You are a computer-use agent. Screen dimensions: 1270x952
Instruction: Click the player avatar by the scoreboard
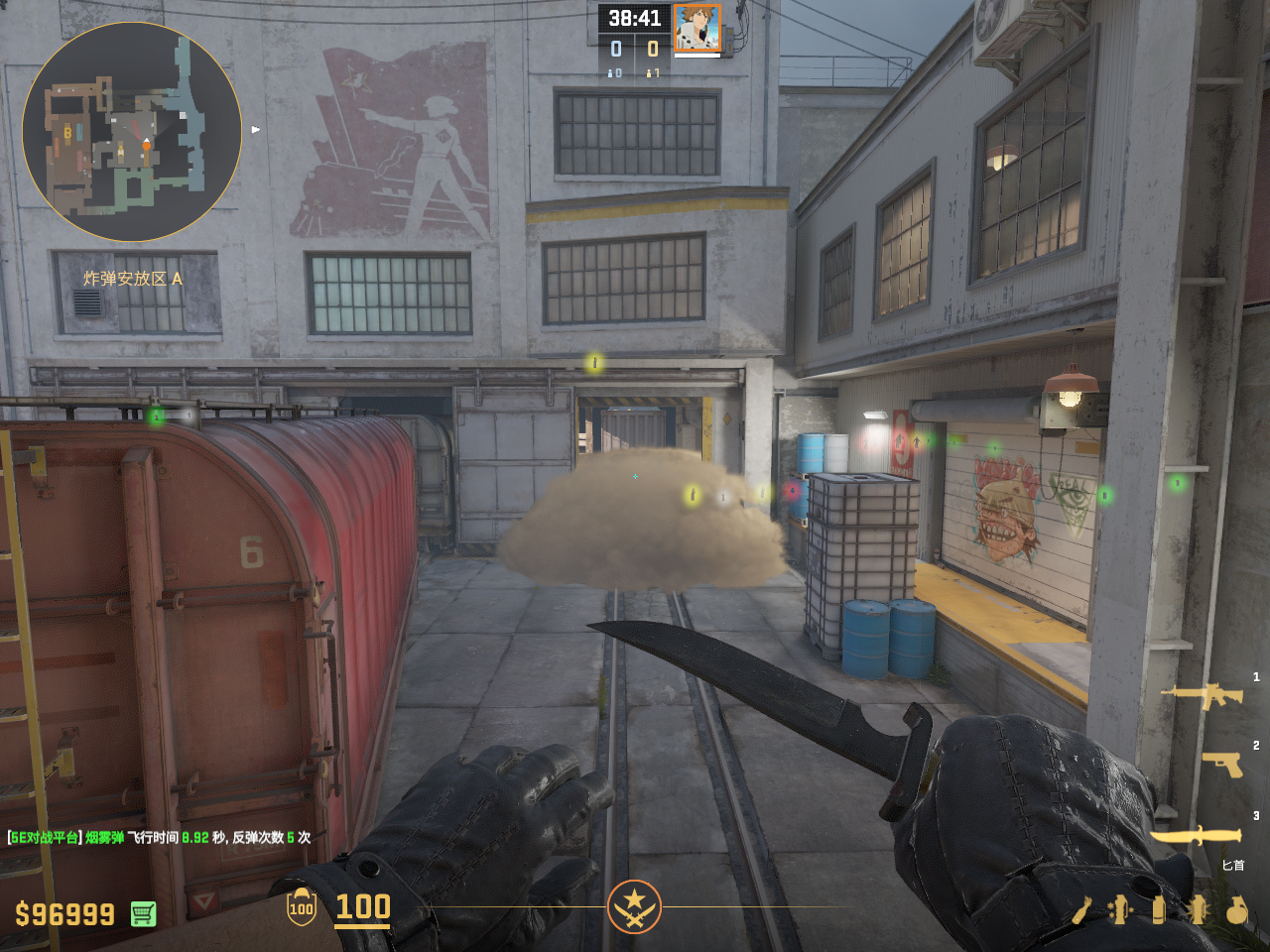697,28
